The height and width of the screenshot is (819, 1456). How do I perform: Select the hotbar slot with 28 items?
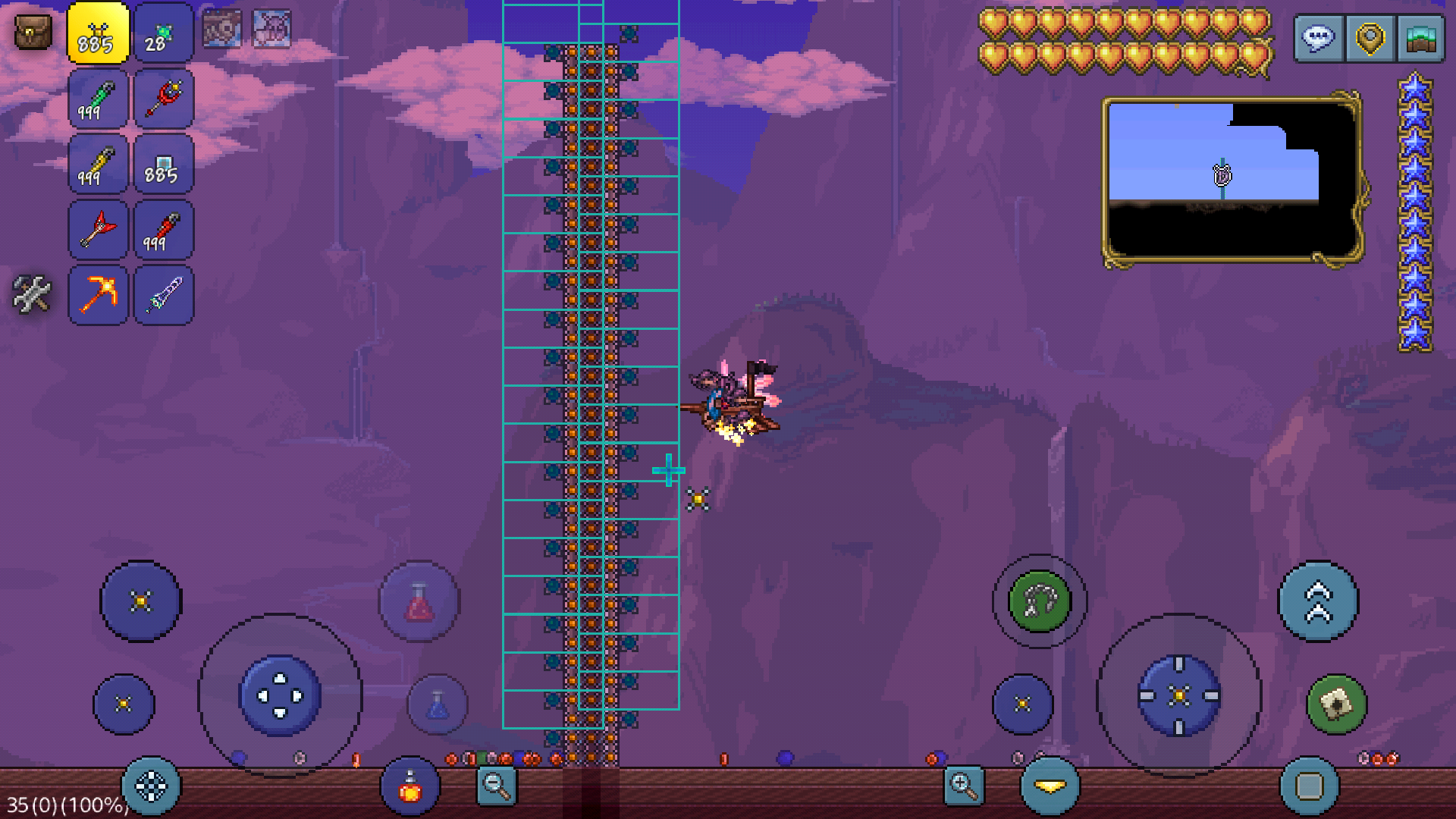click(x=163, y=33)
